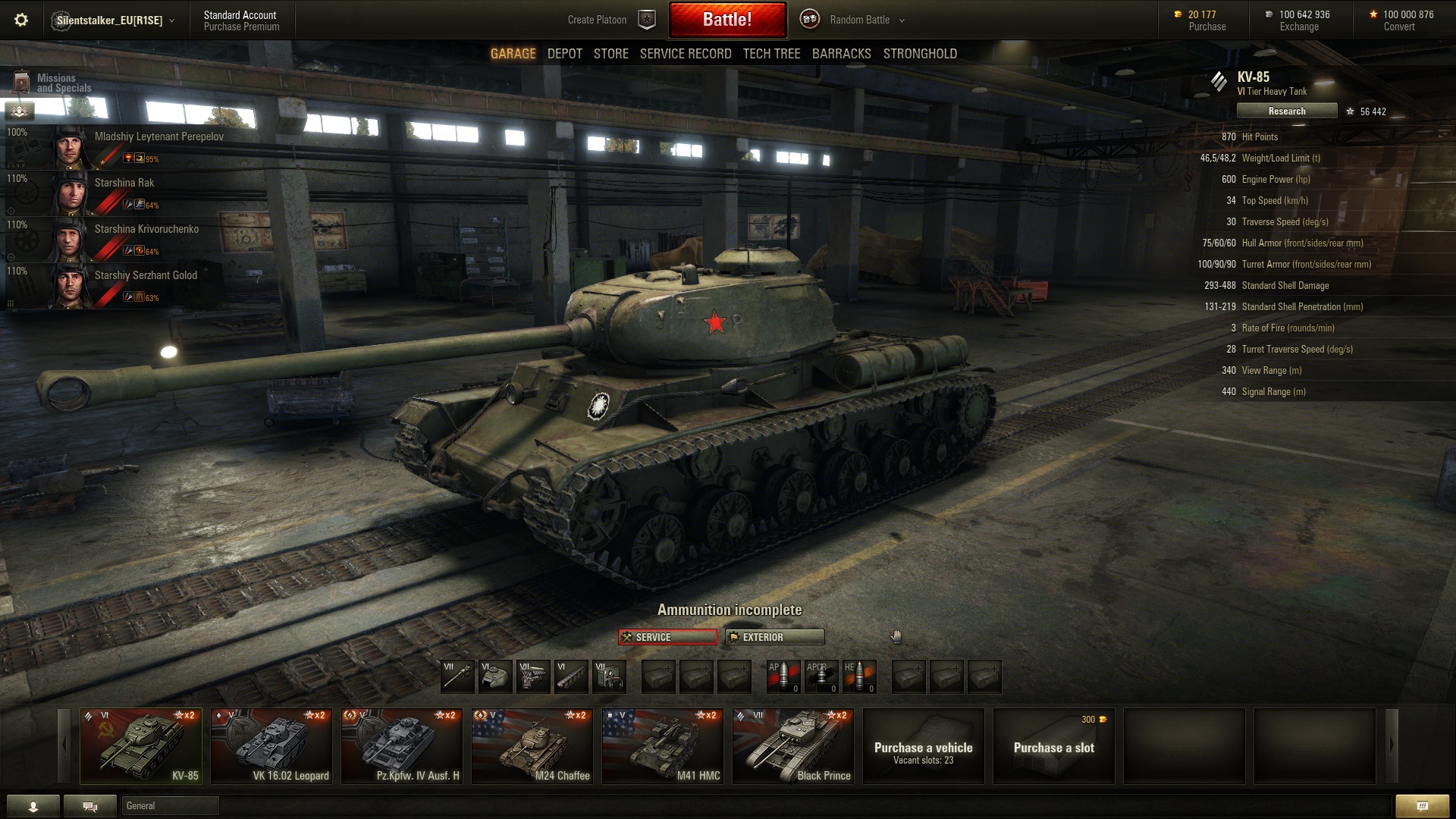The height and width of the screenshot is (819, 1456).
Task: Open the Stronghold tab
Action: pos(920,54)
